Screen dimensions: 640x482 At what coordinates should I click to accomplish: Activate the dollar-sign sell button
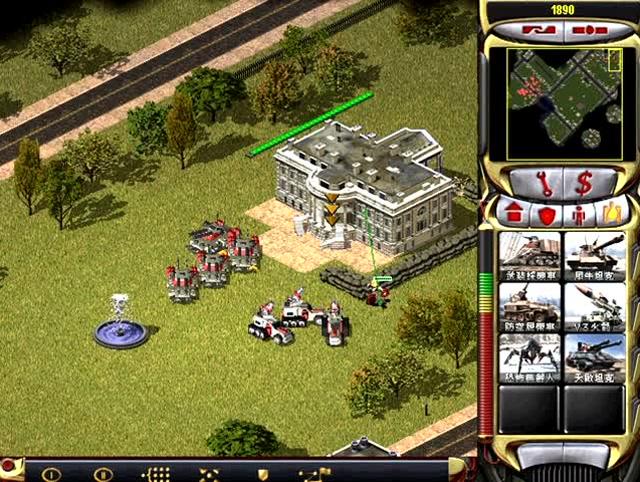[x=582, y=183]
